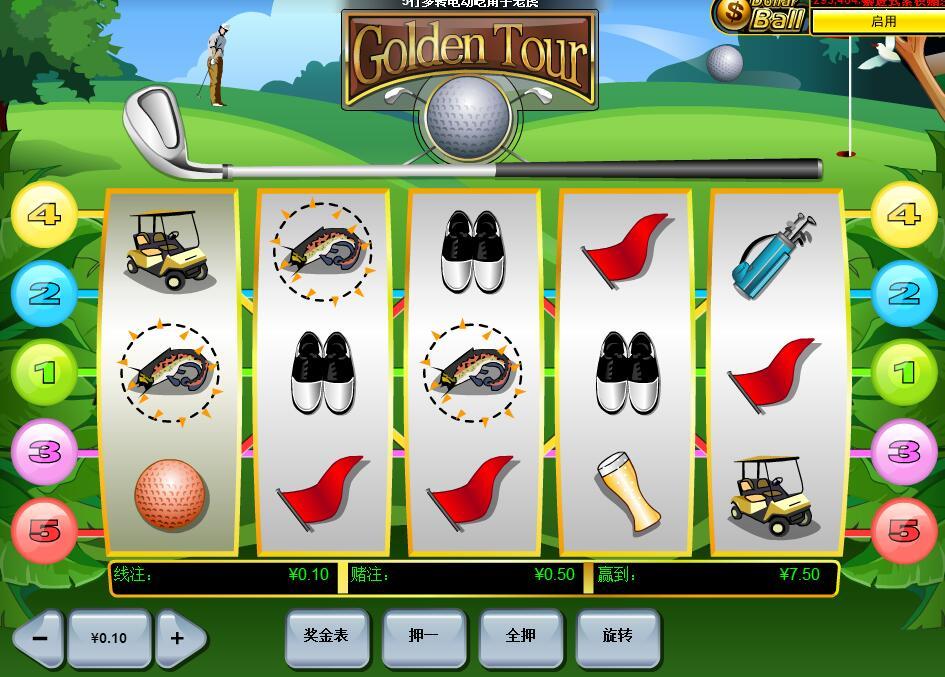Pick the green payline 1 ball on the left
Image resolution: width=945 pixels, height=677 pixels.
(x=44, y=373)
